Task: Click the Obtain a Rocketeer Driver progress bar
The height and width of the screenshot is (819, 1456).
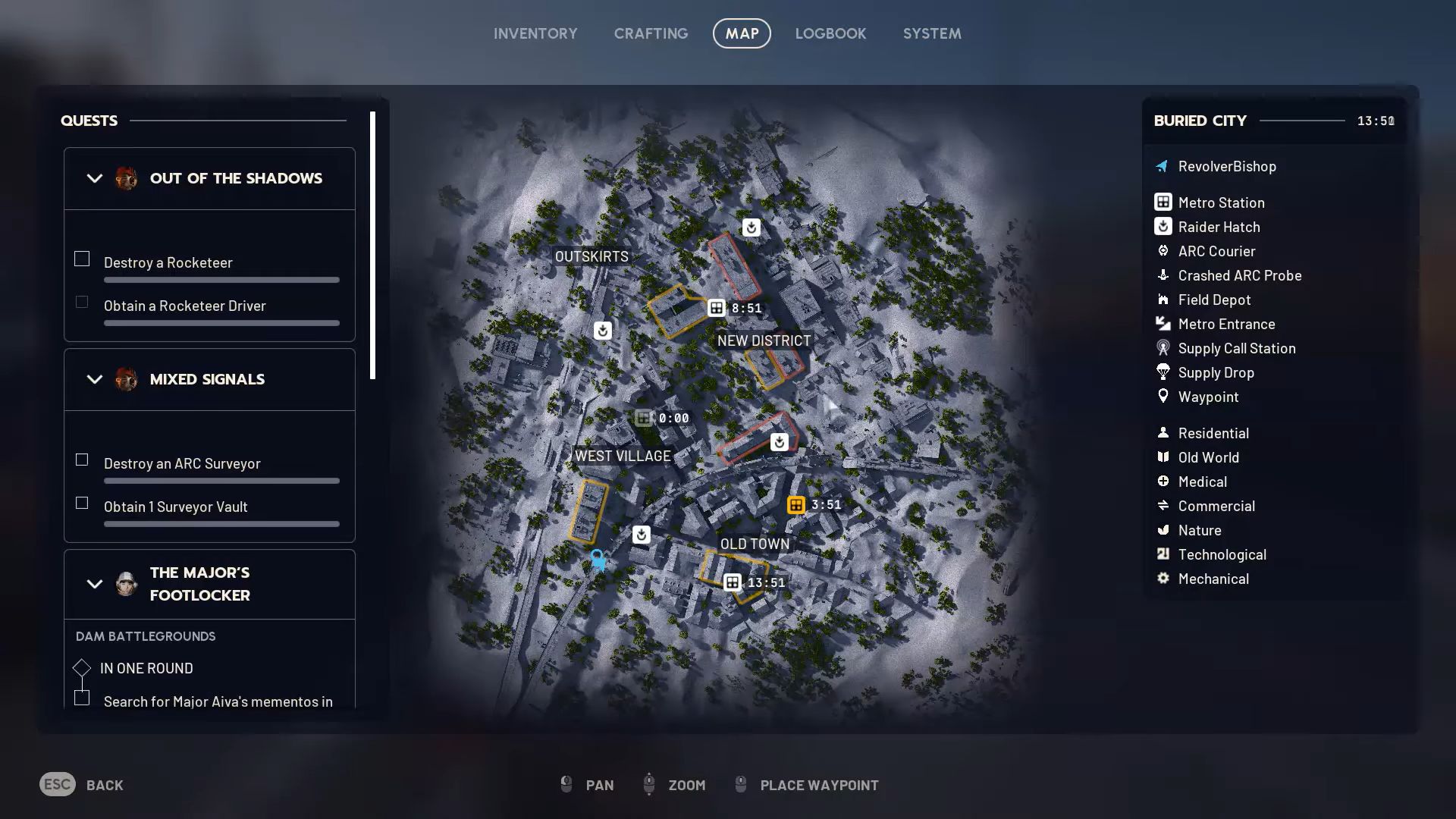Action: click(x=221, y=323)
